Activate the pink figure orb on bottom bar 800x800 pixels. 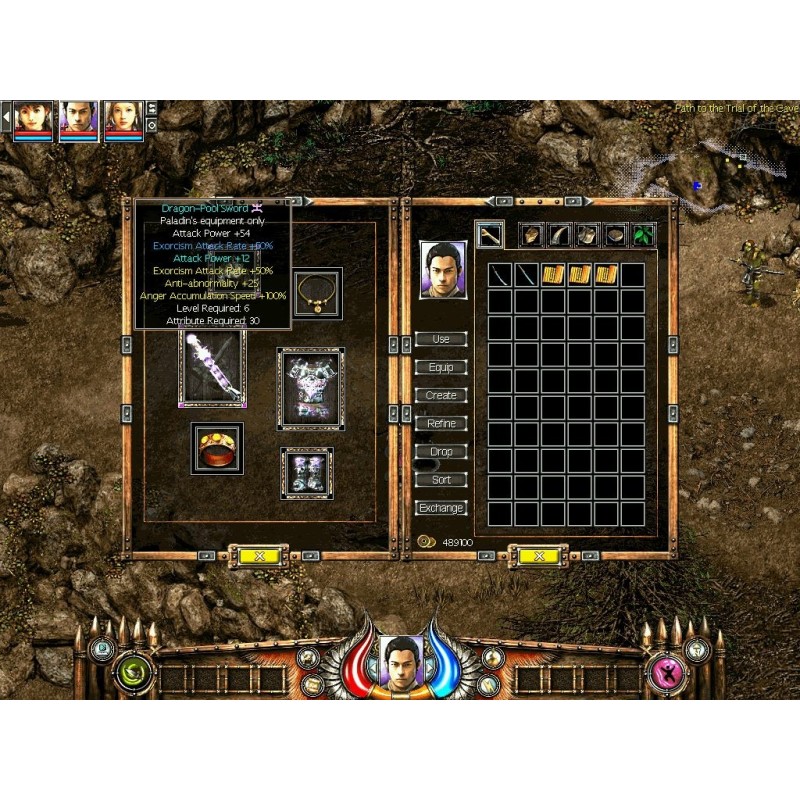point(666,672)
